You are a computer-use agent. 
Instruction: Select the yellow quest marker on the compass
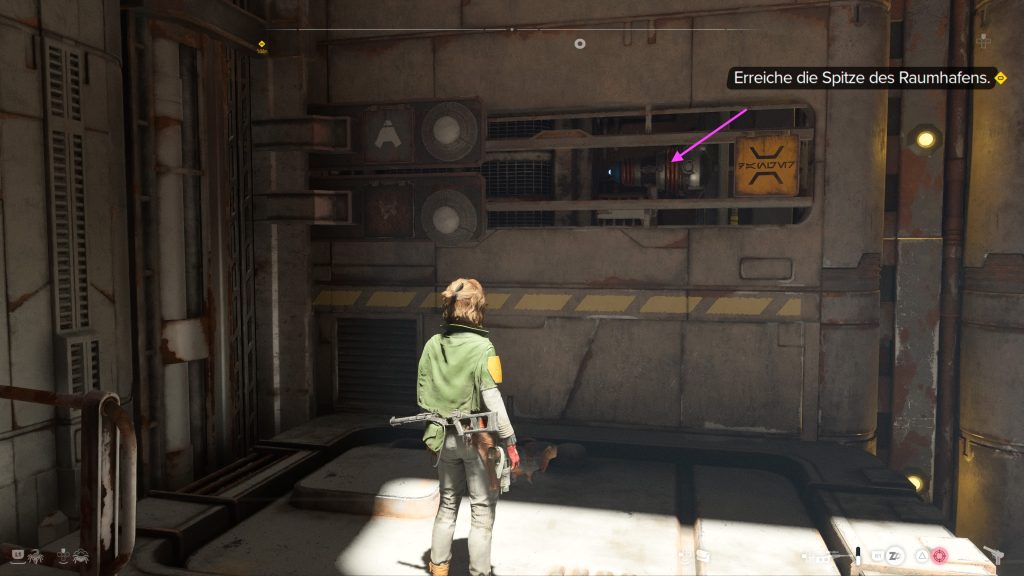(x=261, y=44)
